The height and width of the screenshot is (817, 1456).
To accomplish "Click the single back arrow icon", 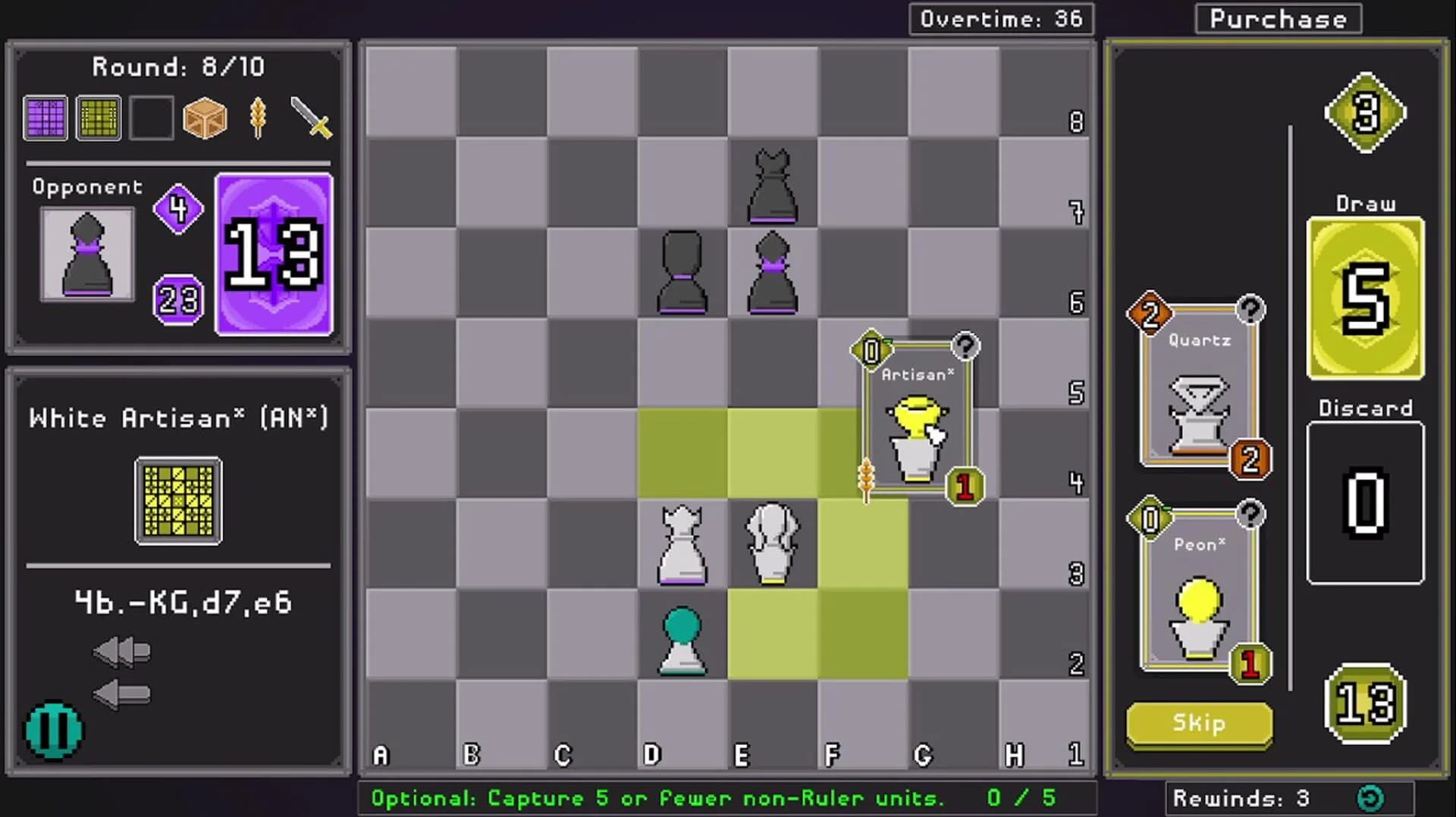I will point(121,694).
